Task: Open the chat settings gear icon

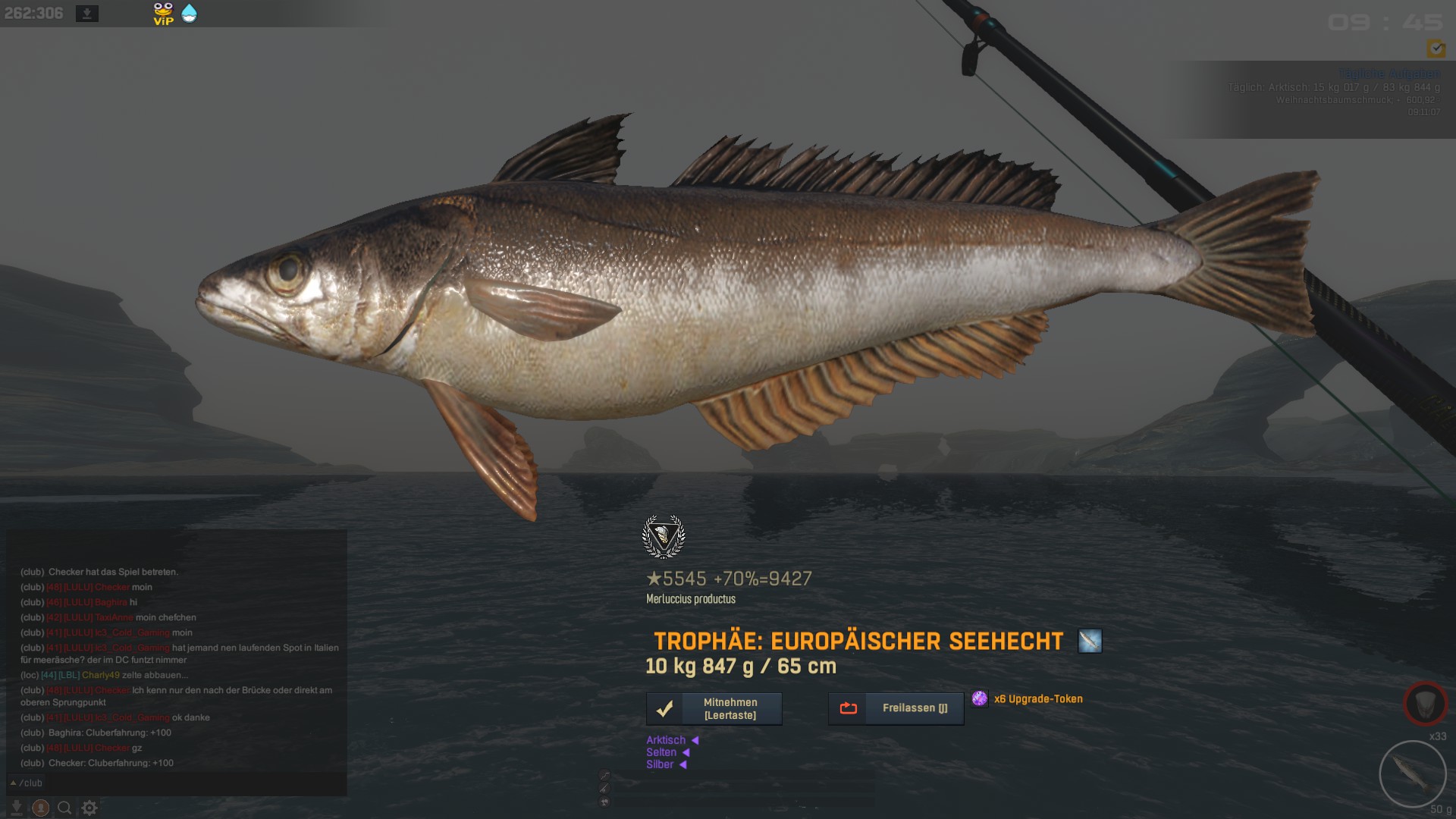Action: click(89, 808)
